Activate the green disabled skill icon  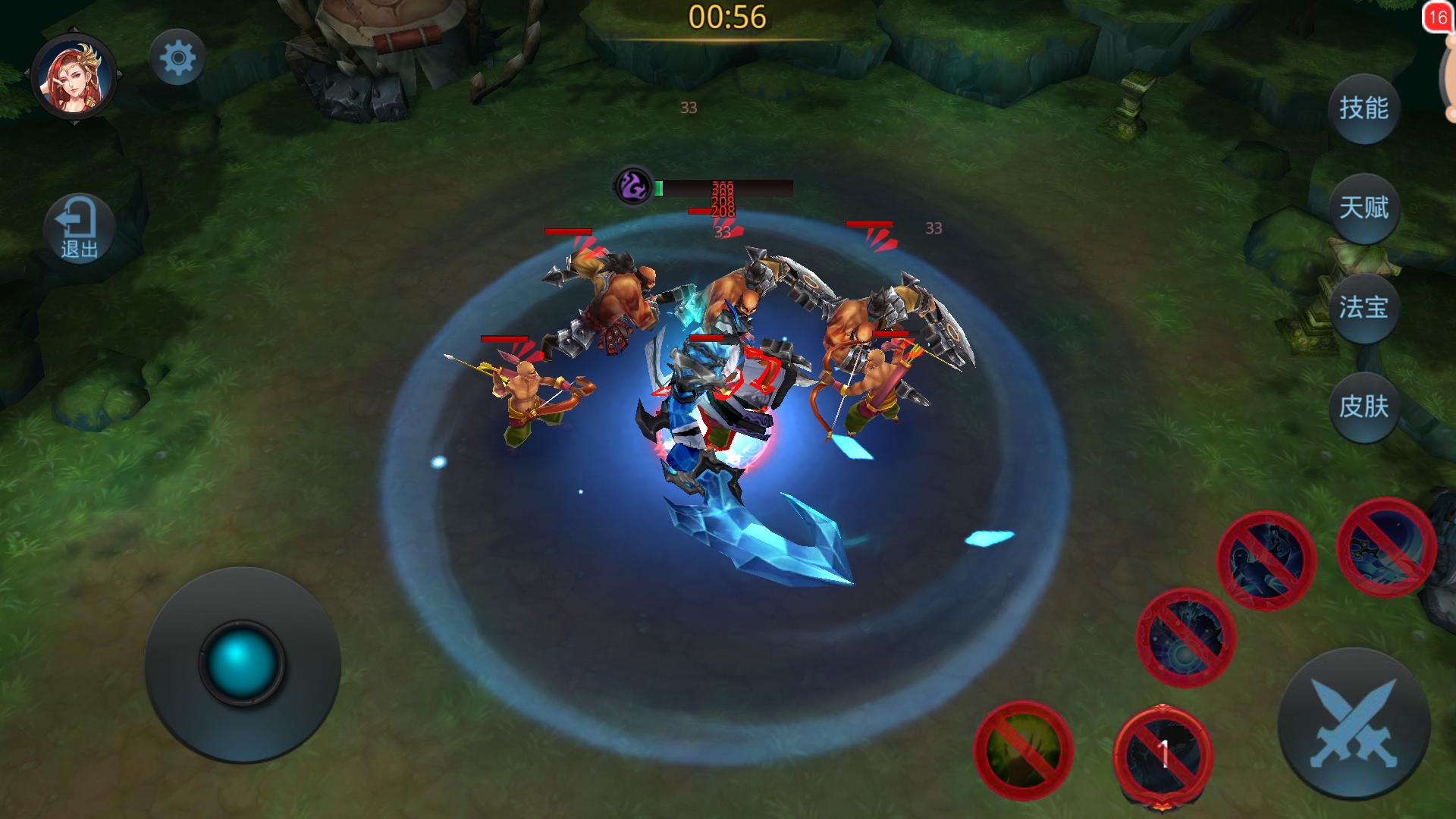click(x=1023, y=750)
